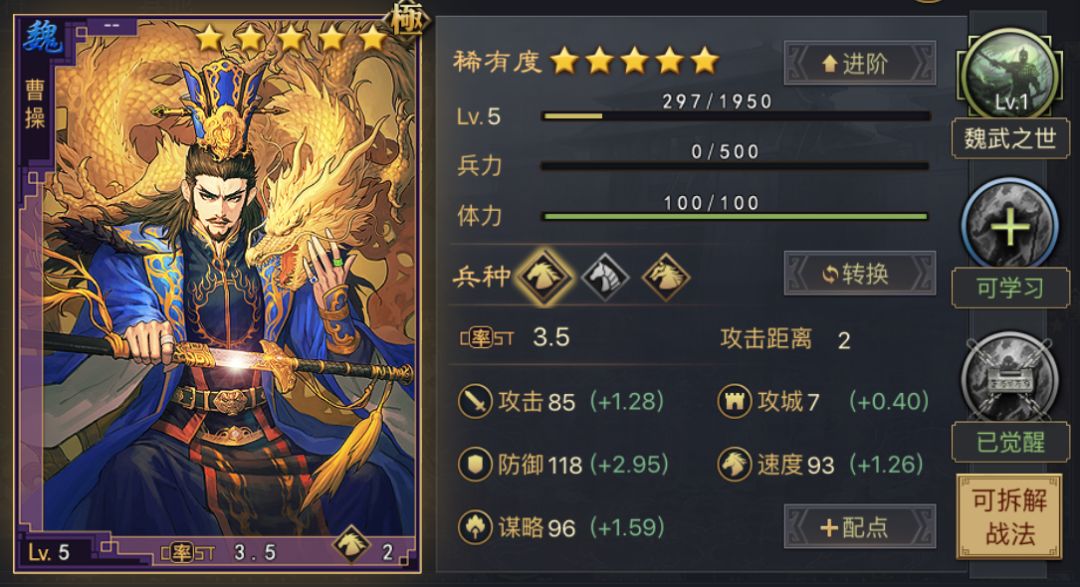Viewport: 1080px width, 587px height.
Task: Choose the 已觉醒 awakened skill slot
Action: (x=1009, y=378)
